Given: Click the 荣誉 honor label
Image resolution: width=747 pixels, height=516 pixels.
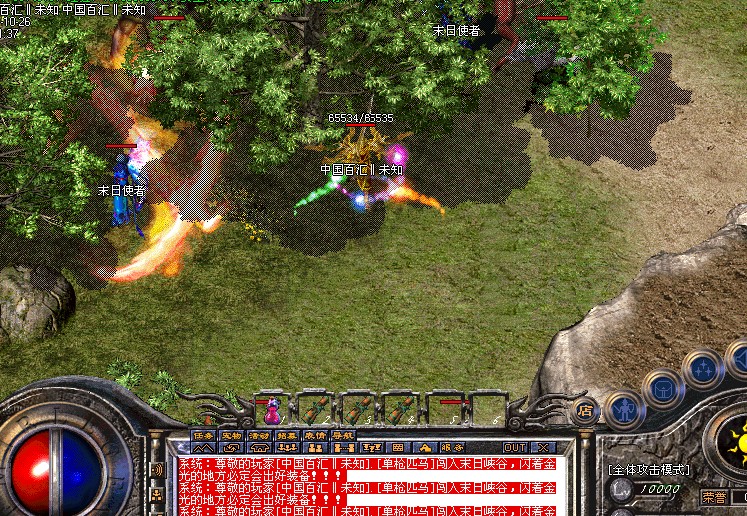Looking at the screenshot, I should [x=714, y=497].
